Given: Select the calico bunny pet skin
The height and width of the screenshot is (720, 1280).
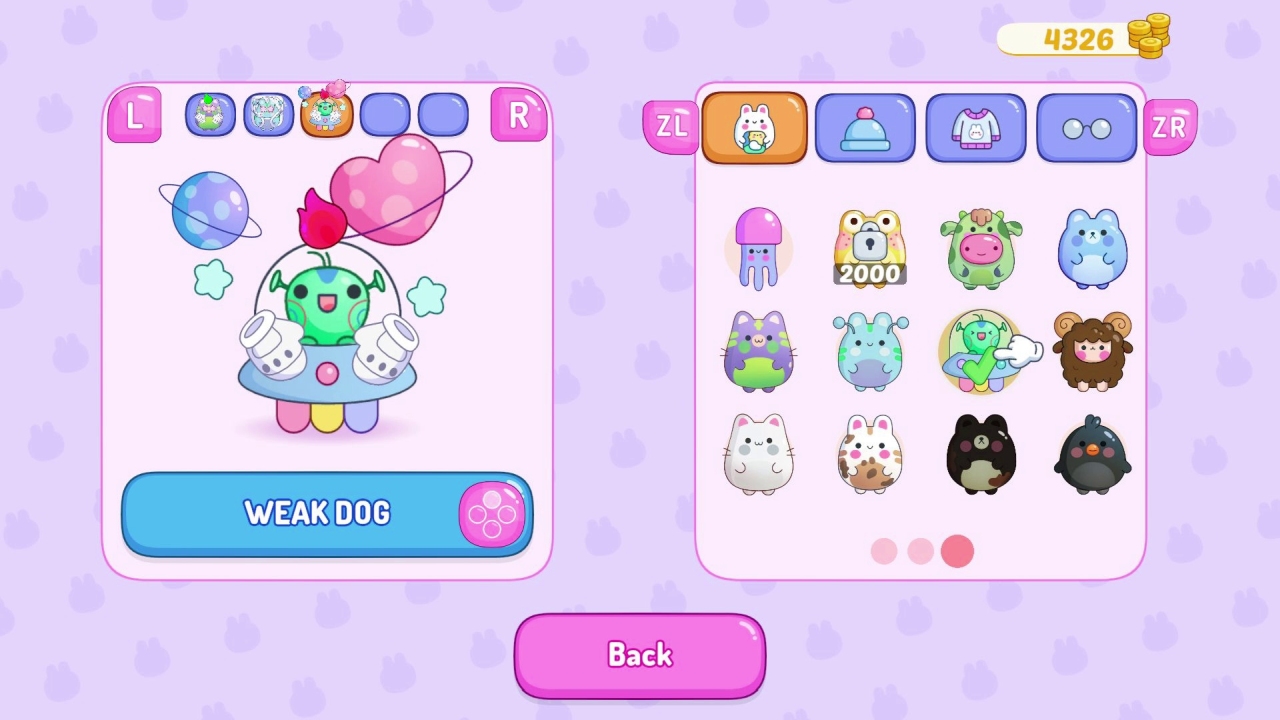Looking at the screenshot, I should 869,455.
